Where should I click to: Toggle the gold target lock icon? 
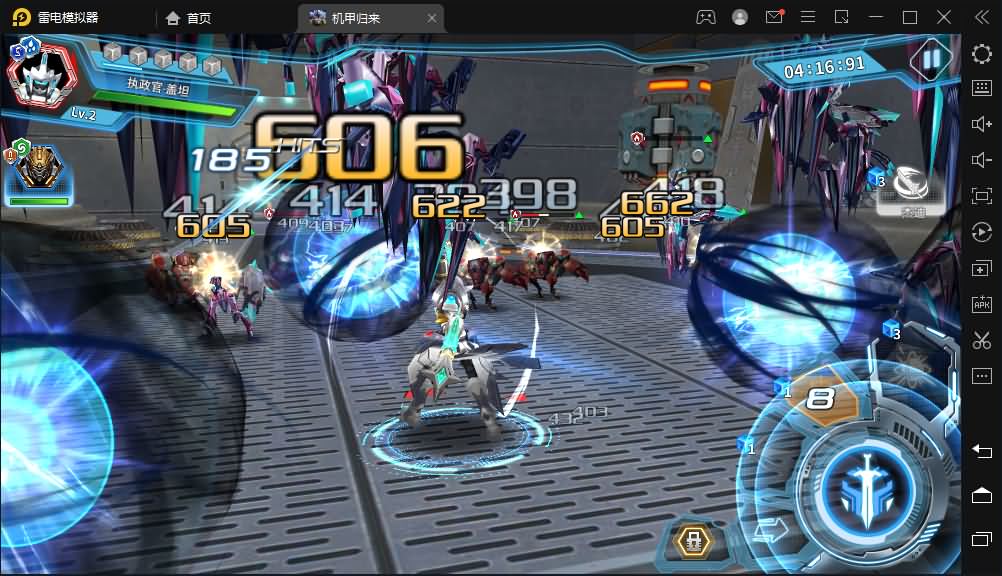coord(692,542)
